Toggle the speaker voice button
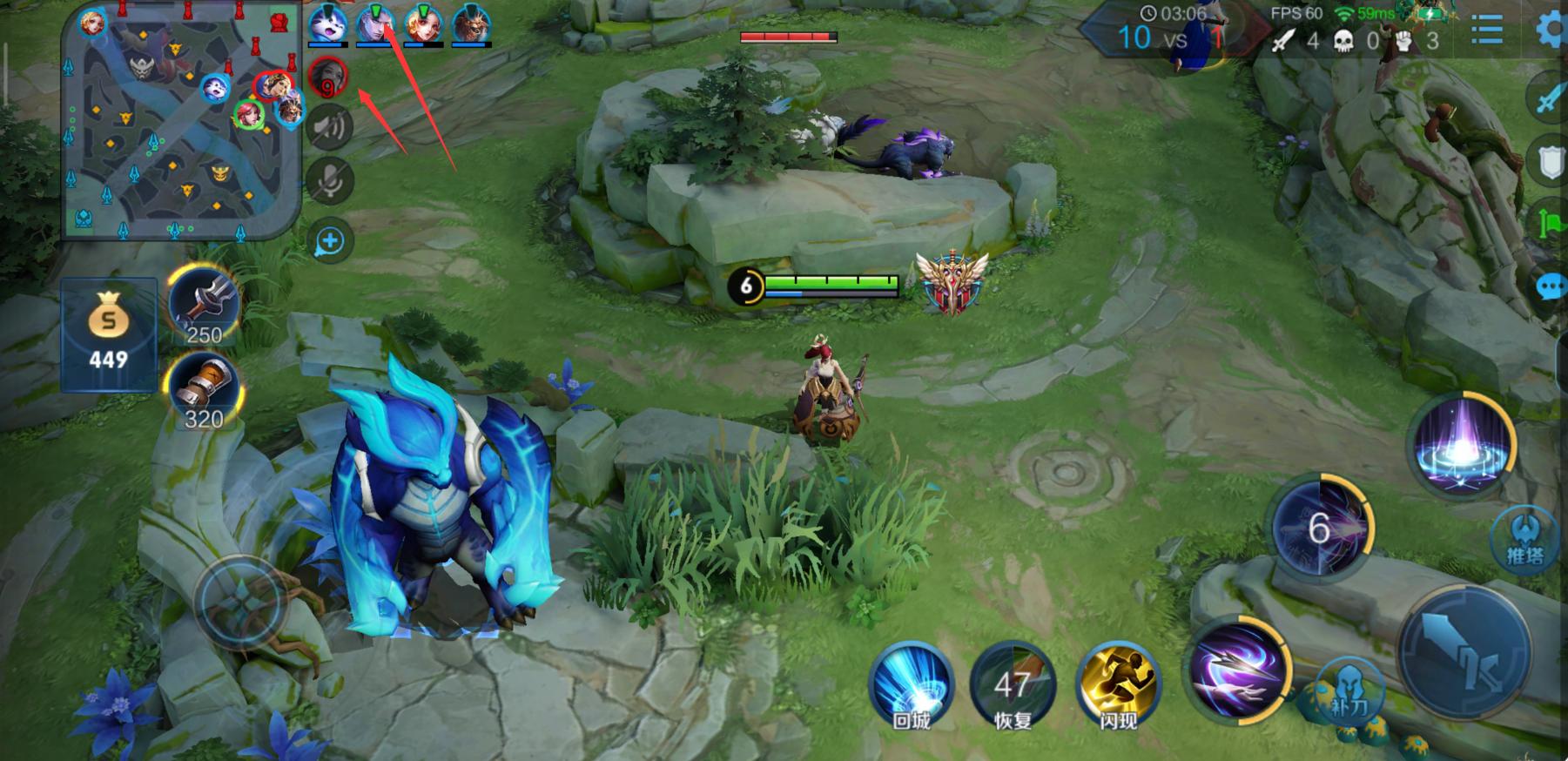Screen dimensions: 1568x761 [x=330, y=128]
